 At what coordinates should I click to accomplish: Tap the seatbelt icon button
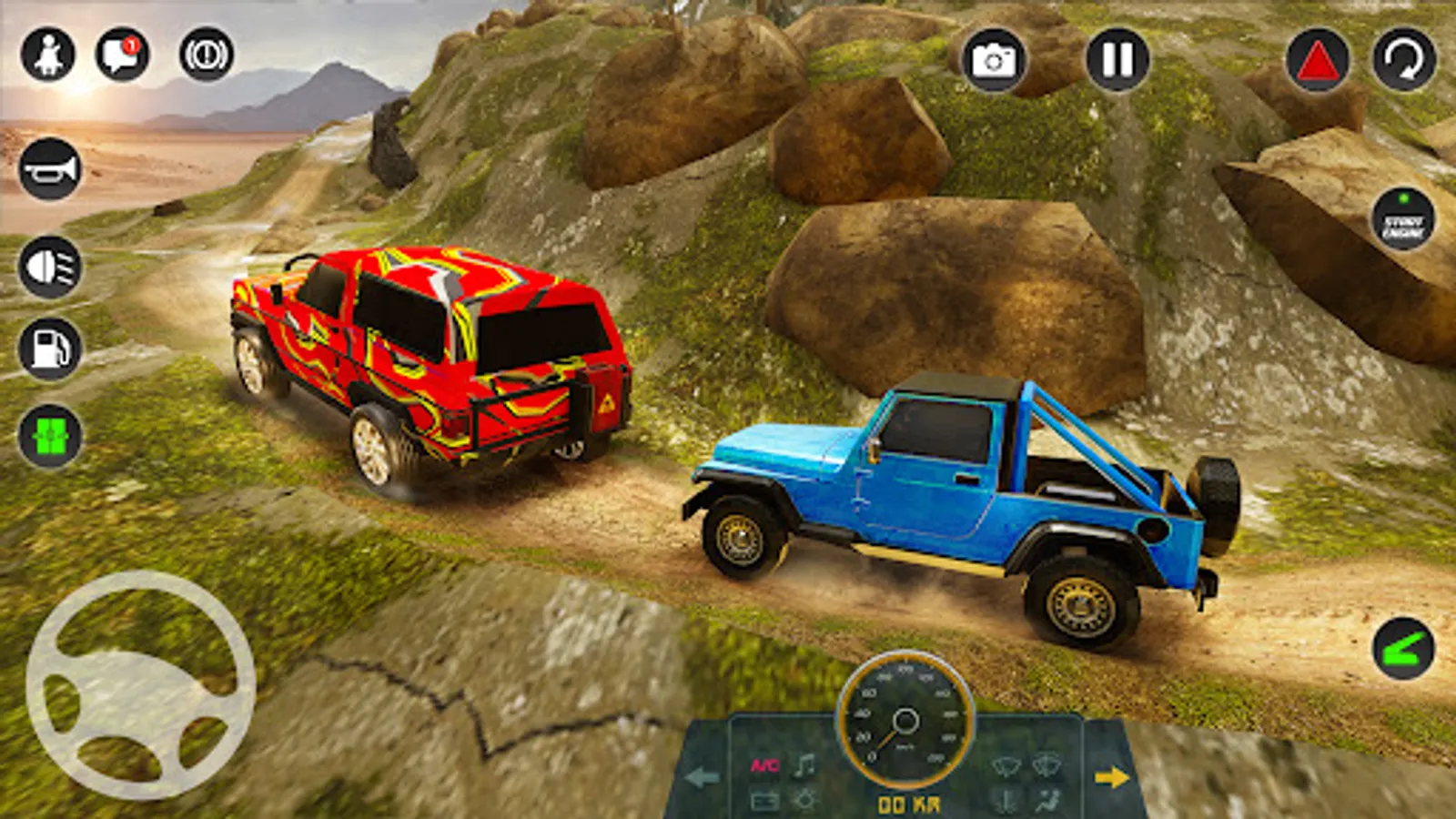pyautogui.click(x=48, y=55)
